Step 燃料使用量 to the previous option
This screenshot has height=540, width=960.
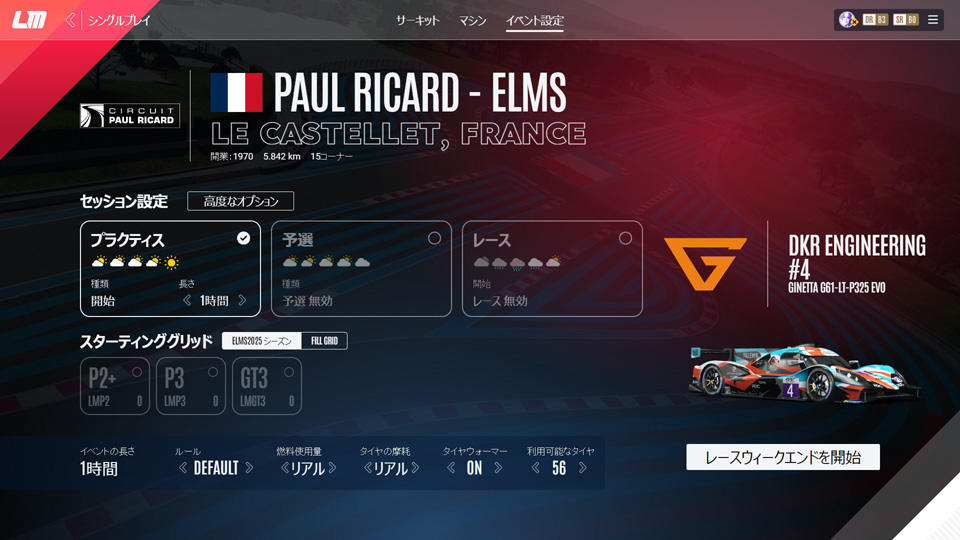tap(284, 468)
